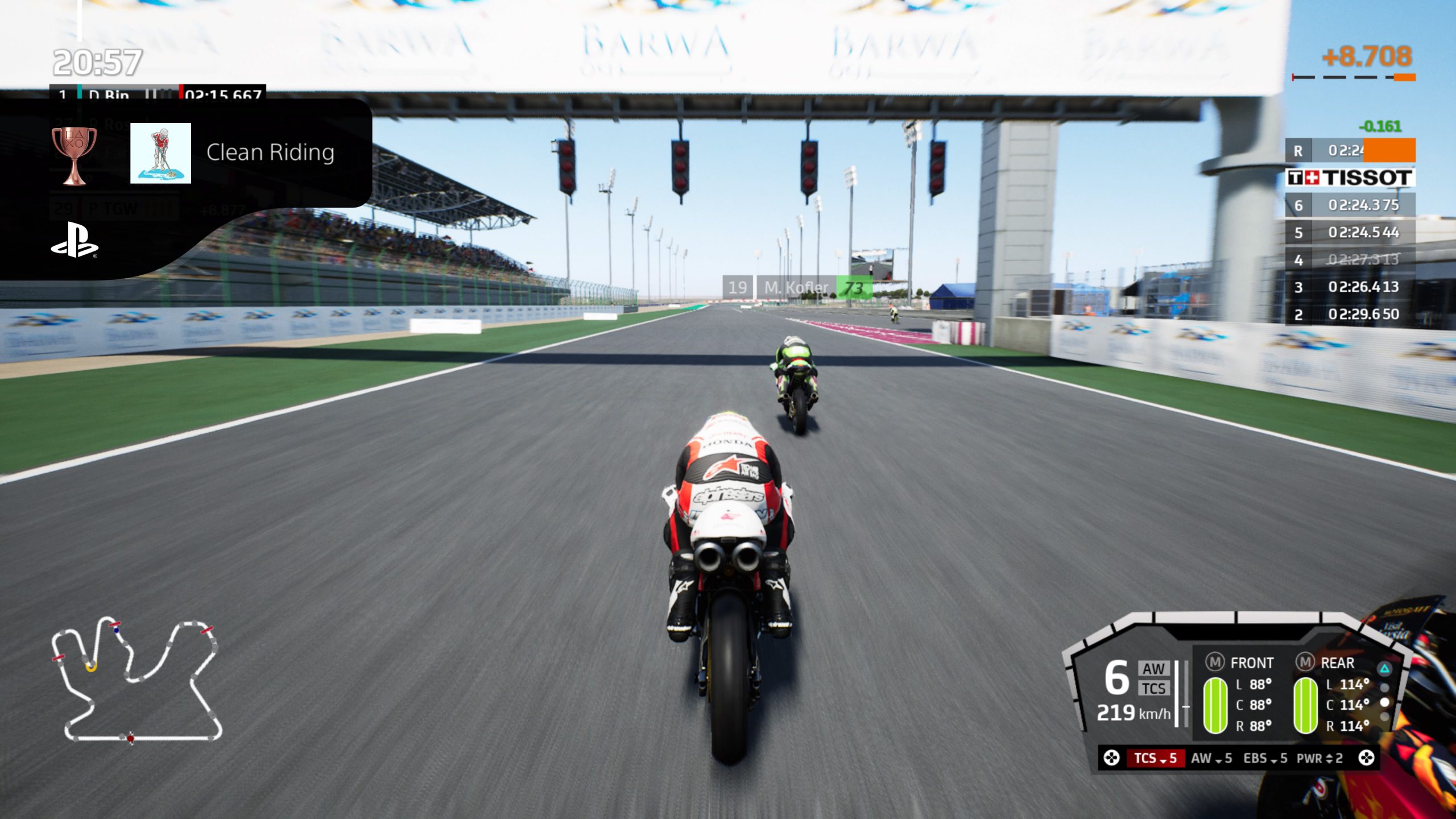Open the Clean Riding trophy notification
The height and width of the screenshot is (819, 1456).
click(x=270, y=152)
